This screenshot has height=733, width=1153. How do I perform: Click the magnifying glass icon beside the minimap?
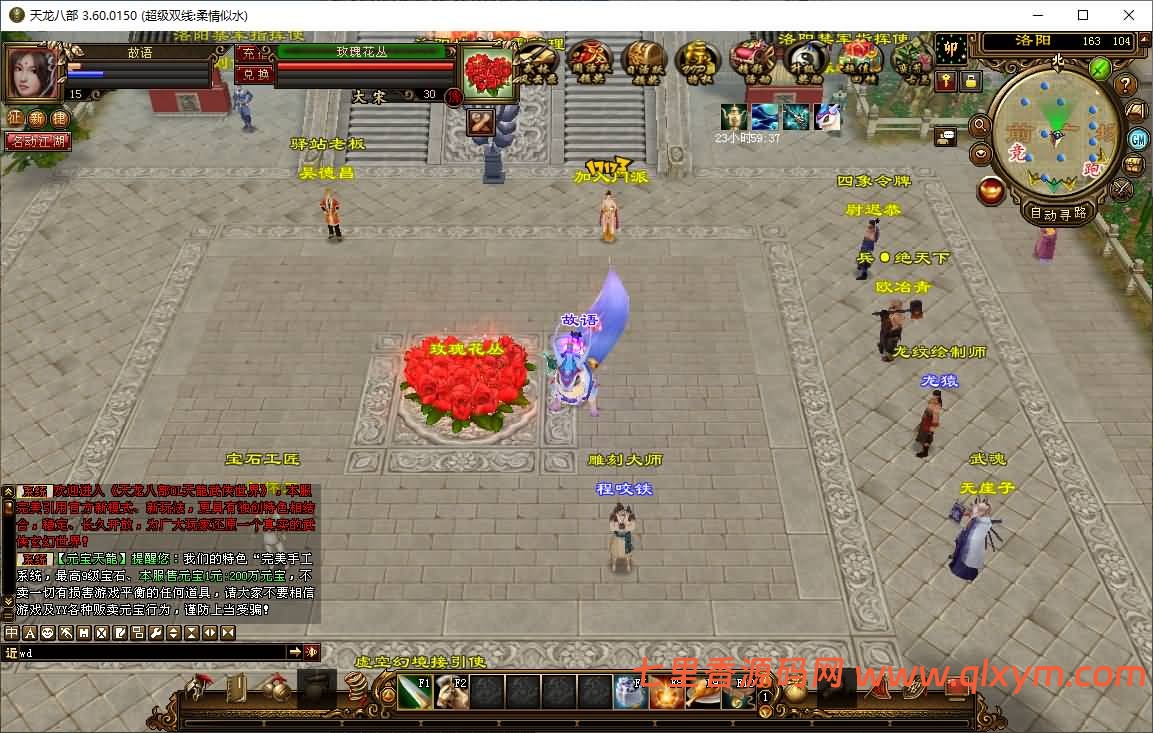(x=980, y=126)
